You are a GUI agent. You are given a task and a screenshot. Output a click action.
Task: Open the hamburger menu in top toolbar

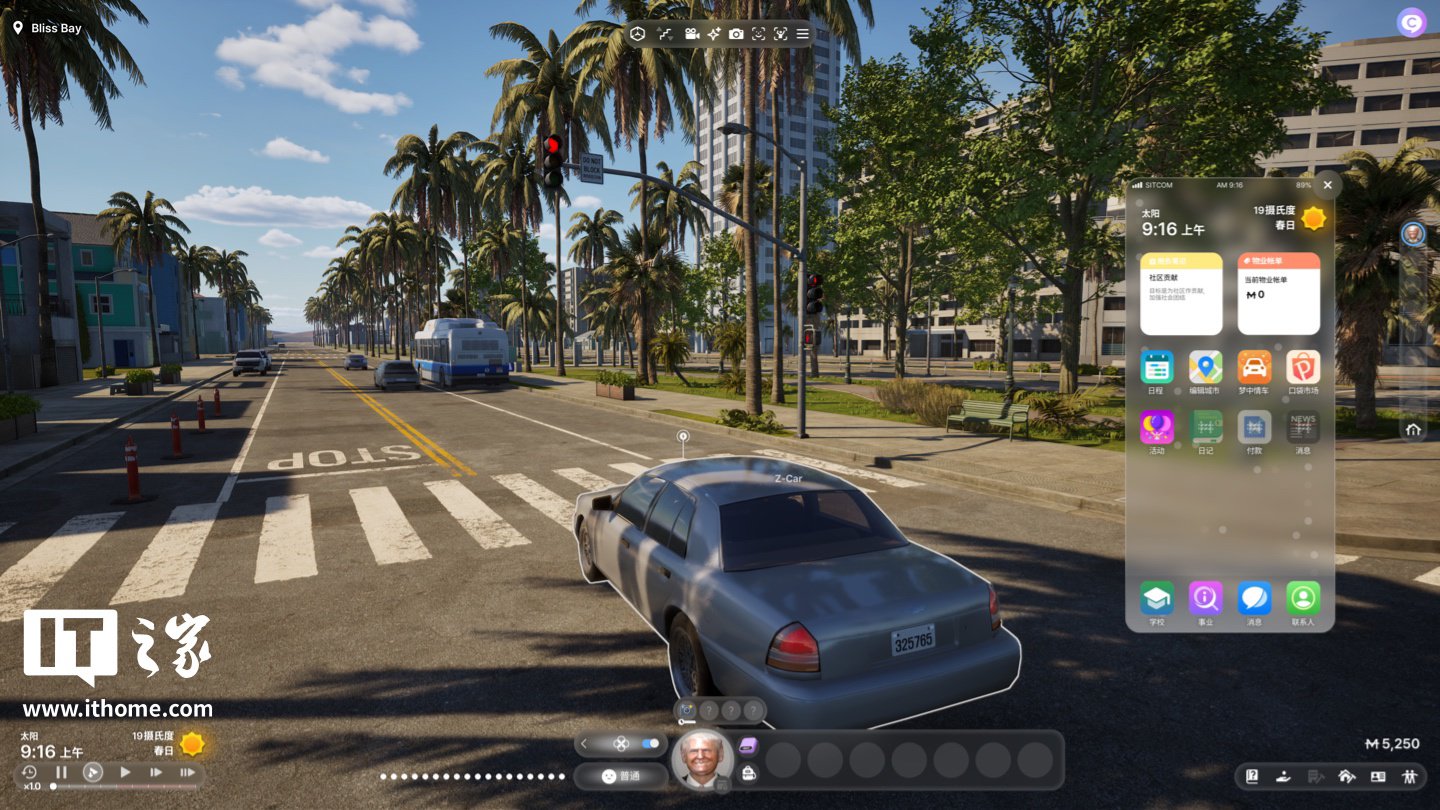[x=803, y=34]
